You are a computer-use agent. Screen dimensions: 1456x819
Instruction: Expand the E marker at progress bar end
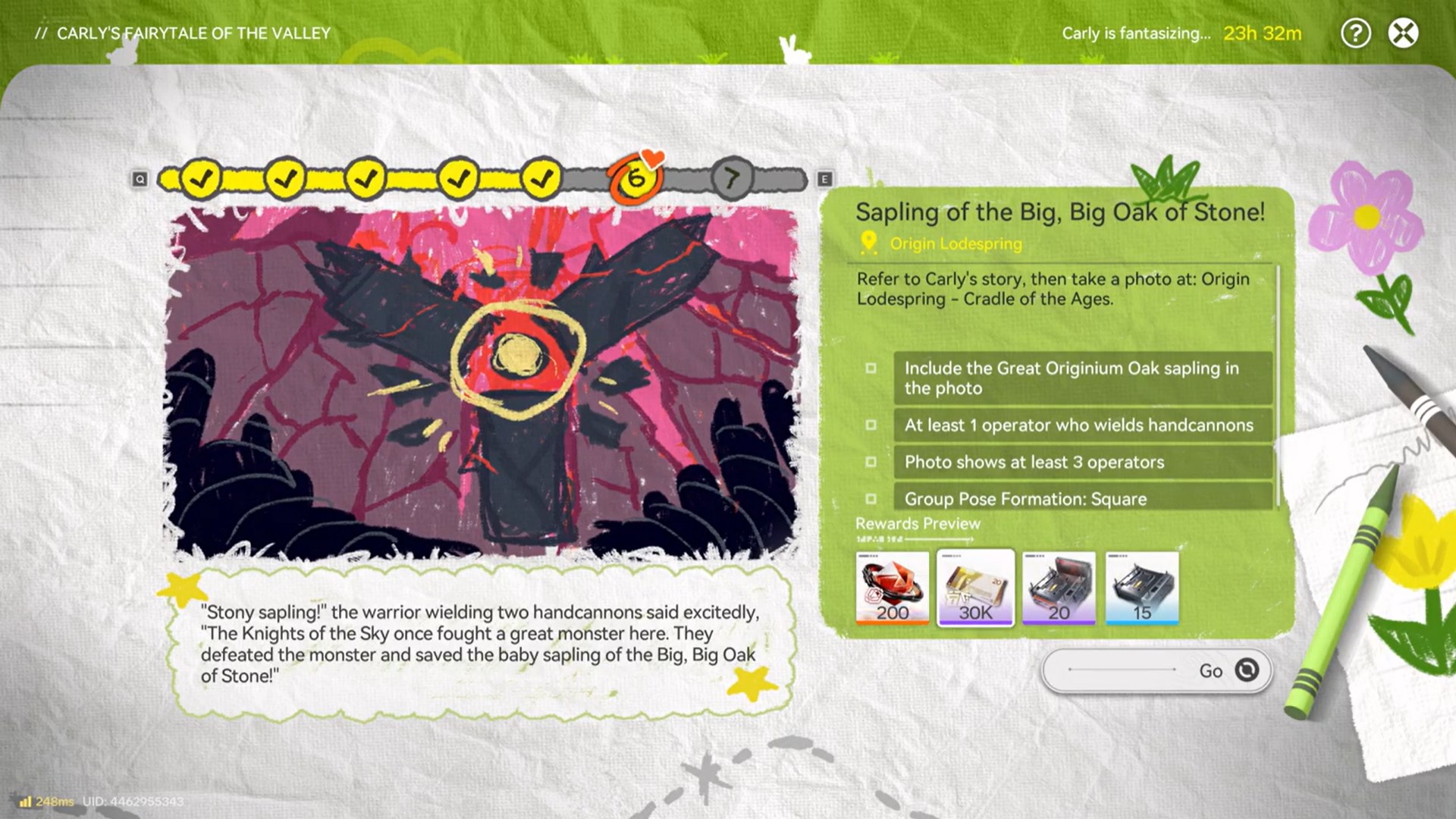[822, 179]
